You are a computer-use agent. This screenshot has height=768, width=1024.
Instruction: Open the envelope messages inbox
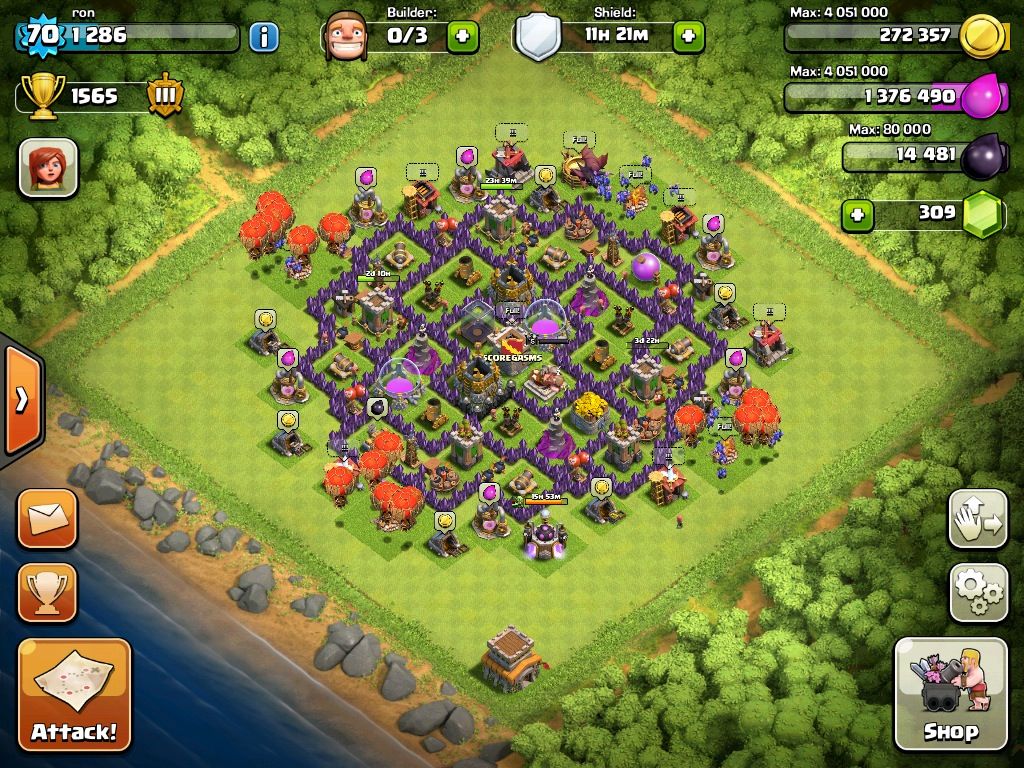click(x=47, y=518)
